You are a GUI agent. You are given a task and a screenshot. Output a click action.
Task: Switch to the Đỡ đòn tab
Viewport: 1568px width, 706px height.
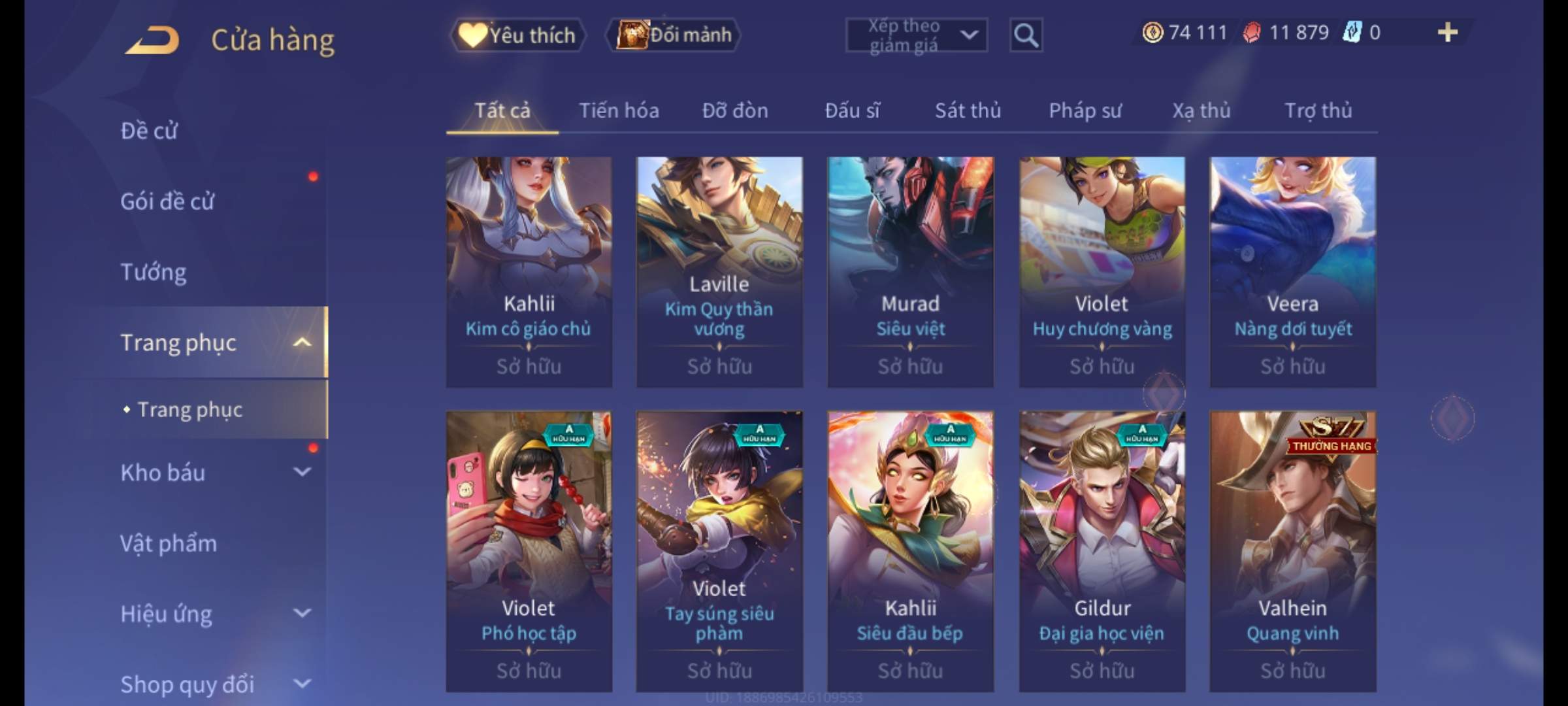click(x=735, y=111)
